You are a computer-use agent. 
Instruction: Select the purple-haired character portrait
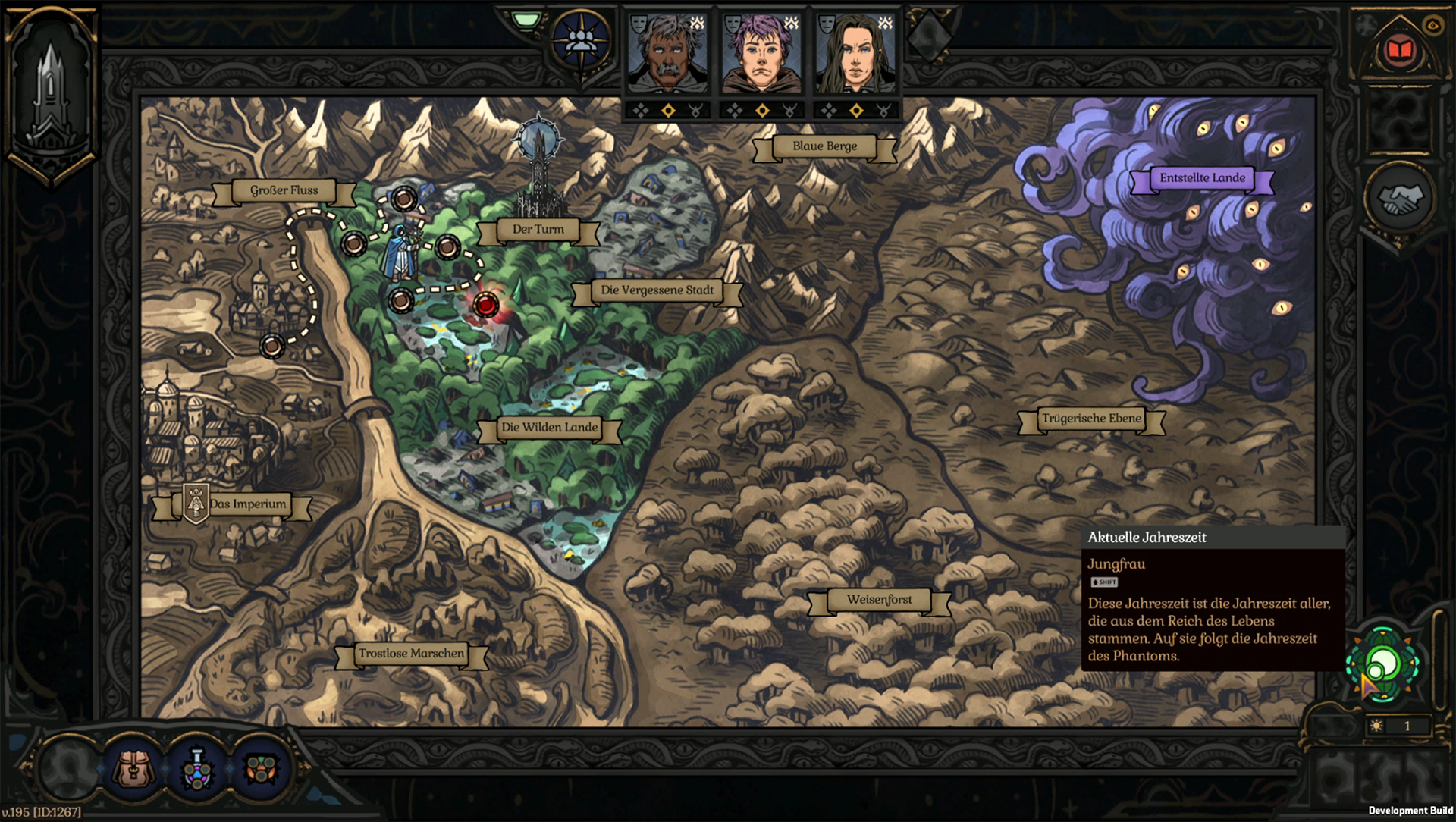761,54
